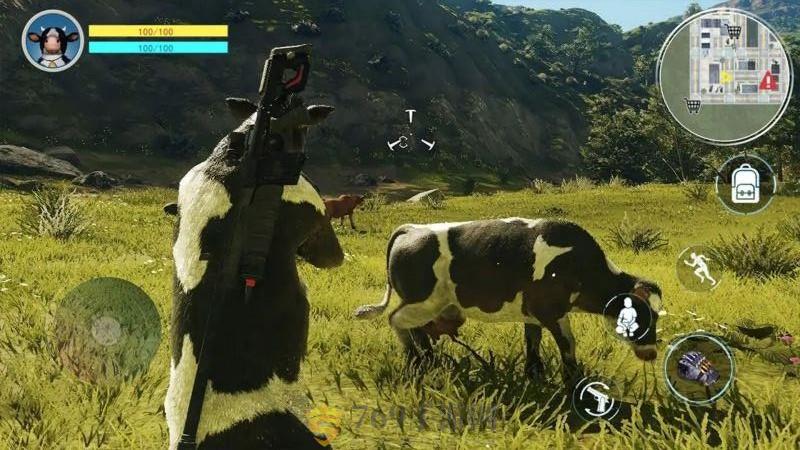Activate the armored fist attack button
The height and width of the screenshot is (450, 800).
coord(698,368)
